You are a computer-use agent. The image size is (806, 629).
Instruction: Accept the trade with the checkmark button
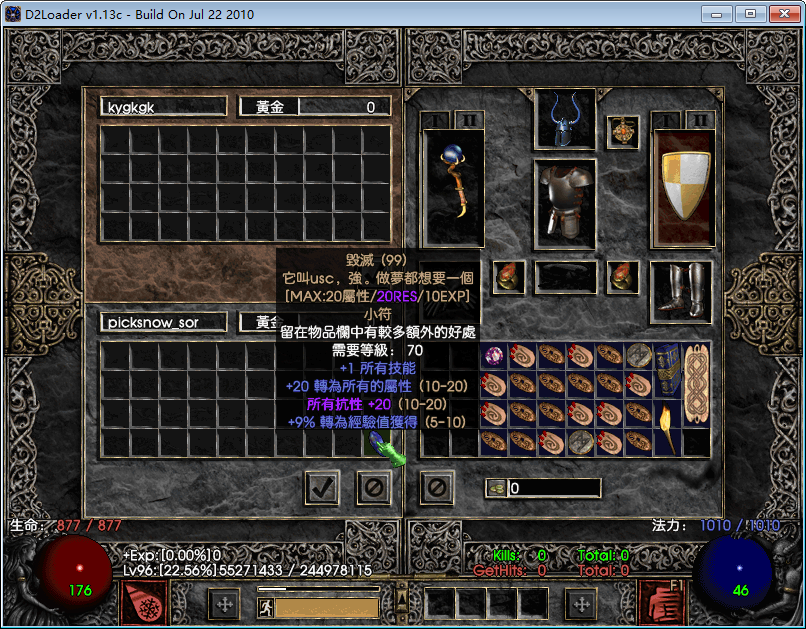[x=322, y=488]
